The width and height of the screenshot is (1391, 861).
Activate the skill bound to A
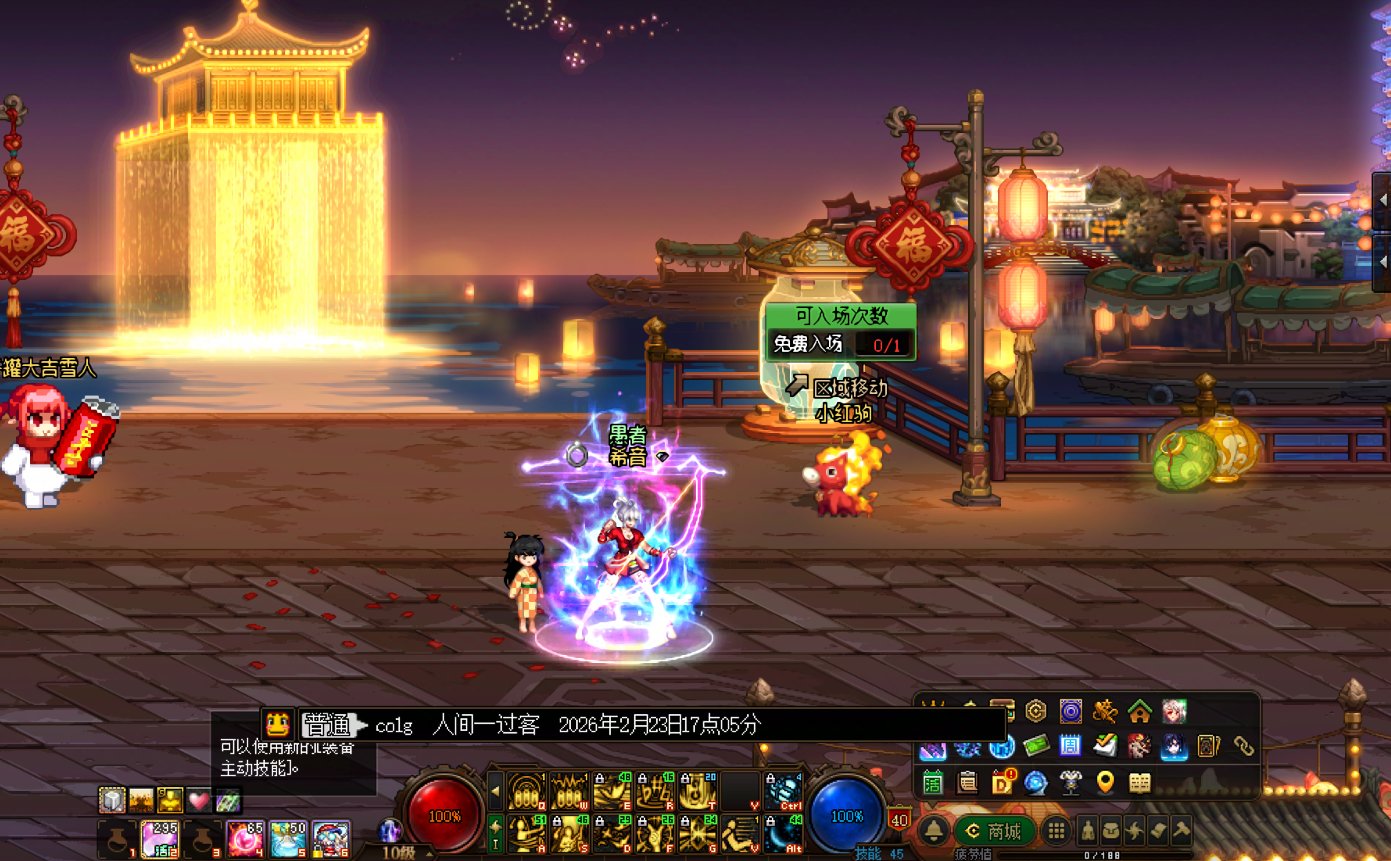[525, 833]
